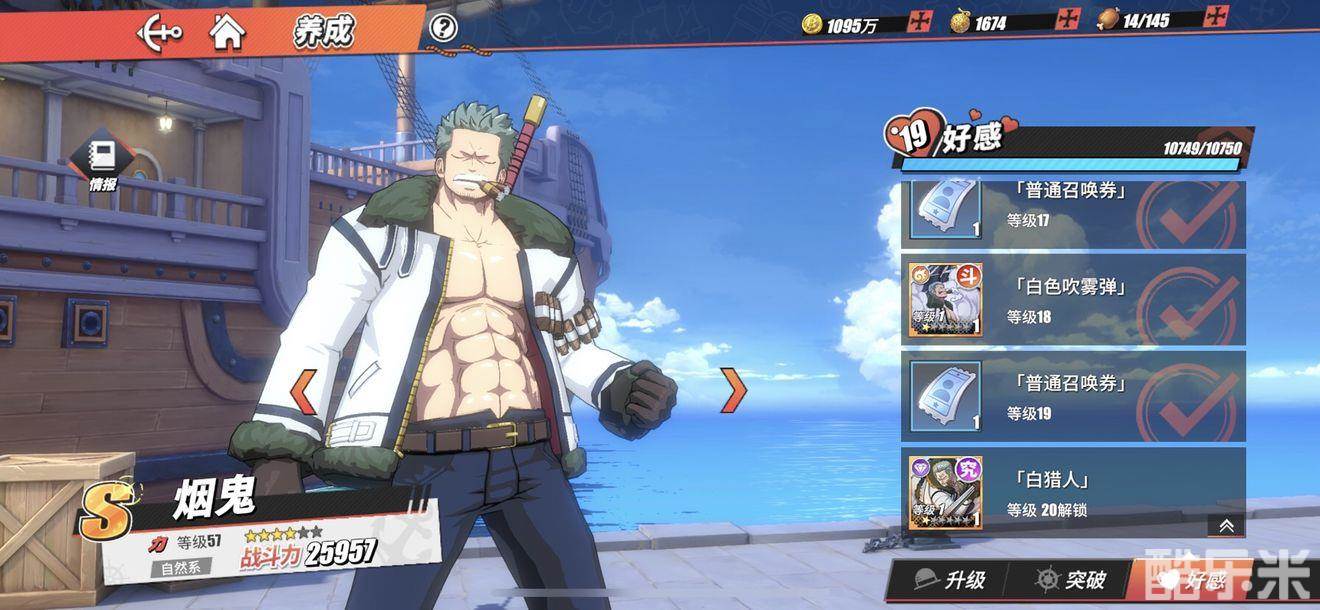Add more golden fruit currency

coord(1069,21)
